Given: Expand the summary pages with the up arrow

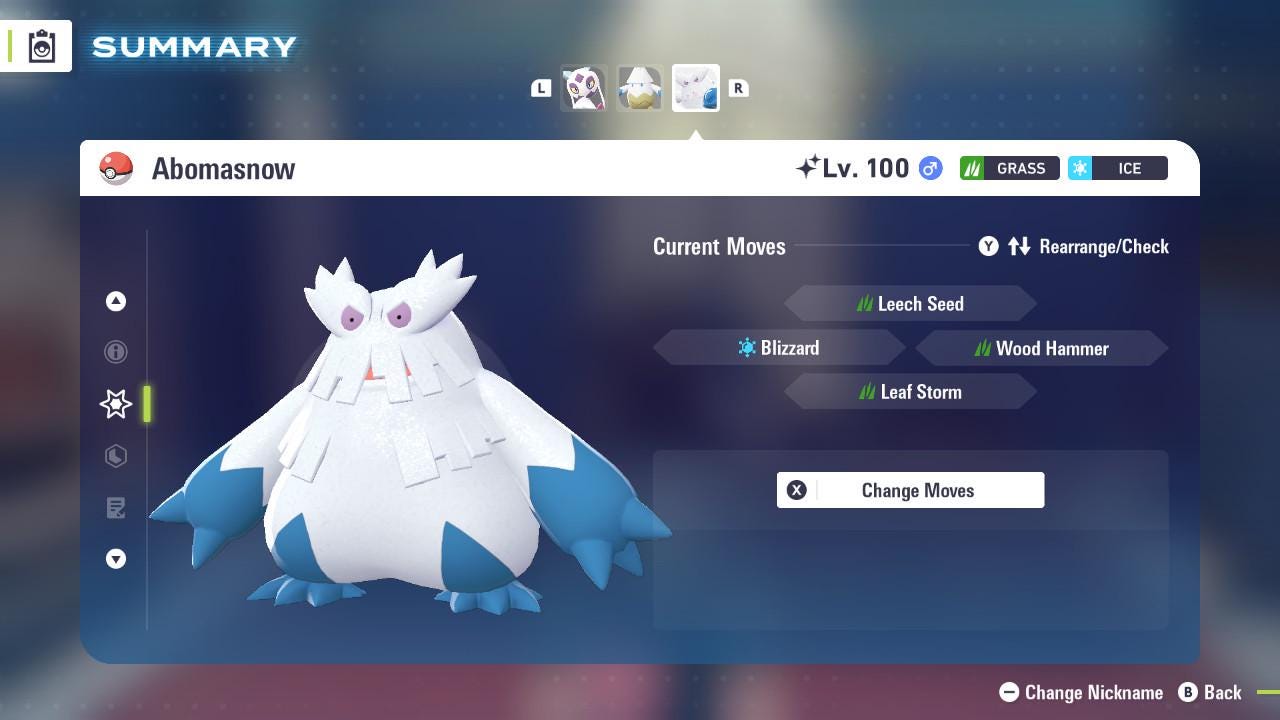Looking at the screenshot, I should point(116,300).
